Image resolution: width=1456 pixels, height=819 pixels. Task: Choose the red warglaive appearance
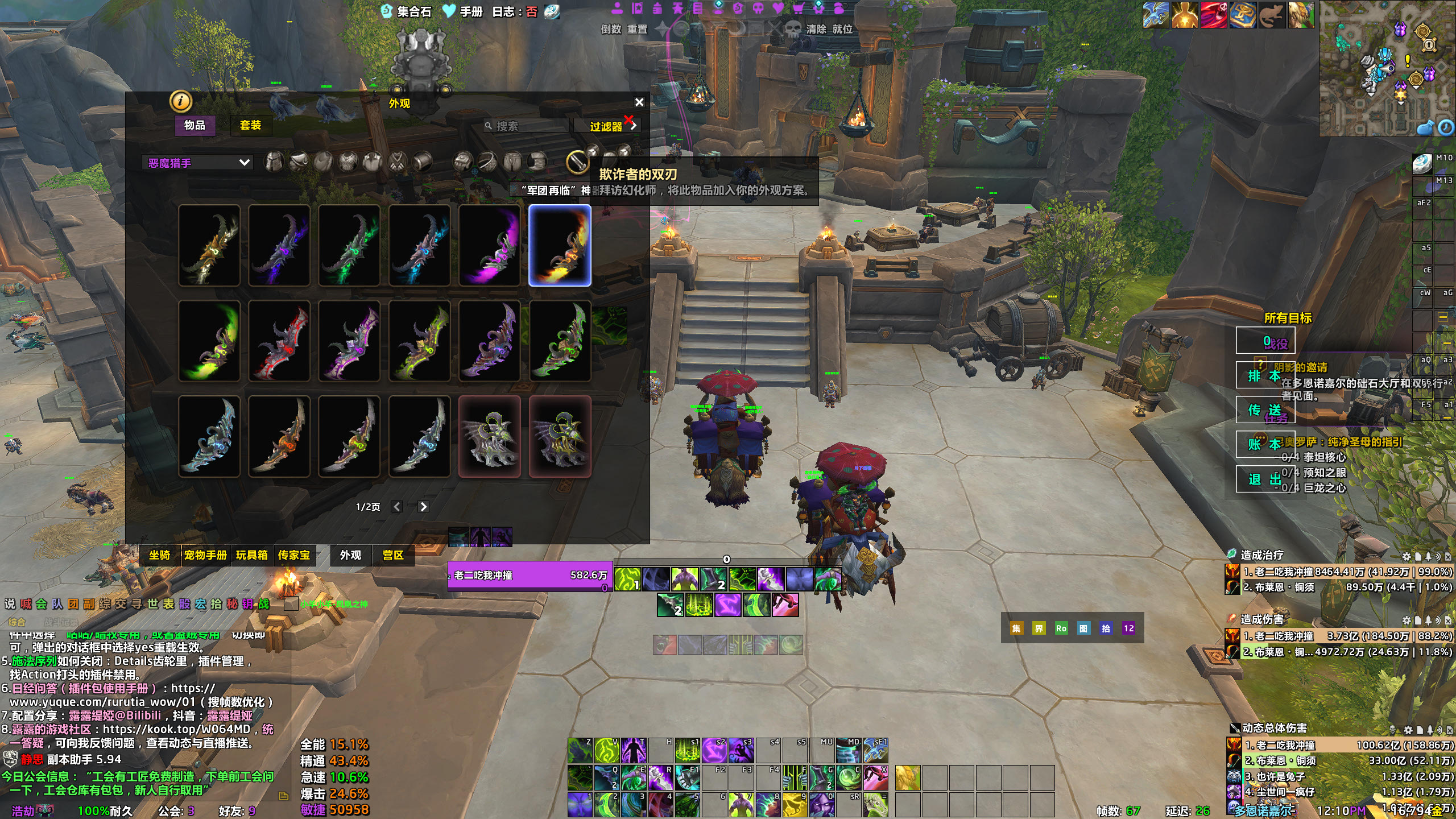tap(279, 341)
